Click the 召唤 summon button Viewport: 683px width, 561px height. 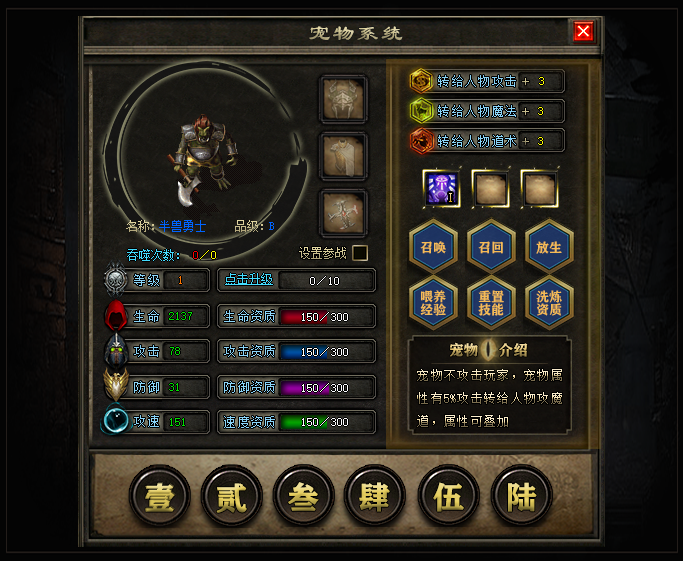(x=433, y=245)
